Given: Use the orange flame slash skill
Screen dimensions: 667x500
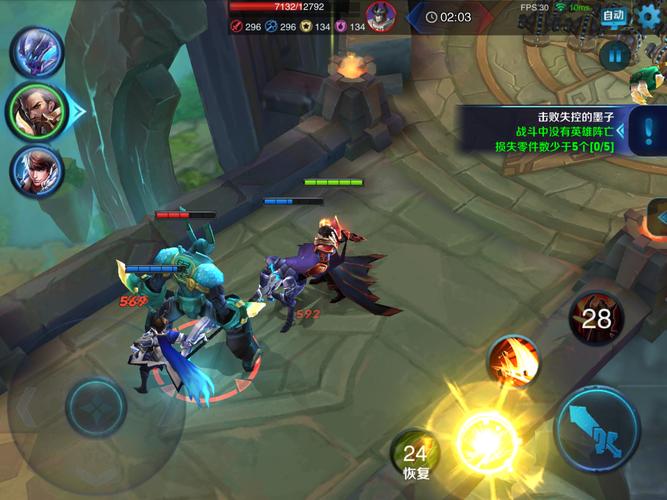Looking at the screenshot, I should (x=514, y=361).
